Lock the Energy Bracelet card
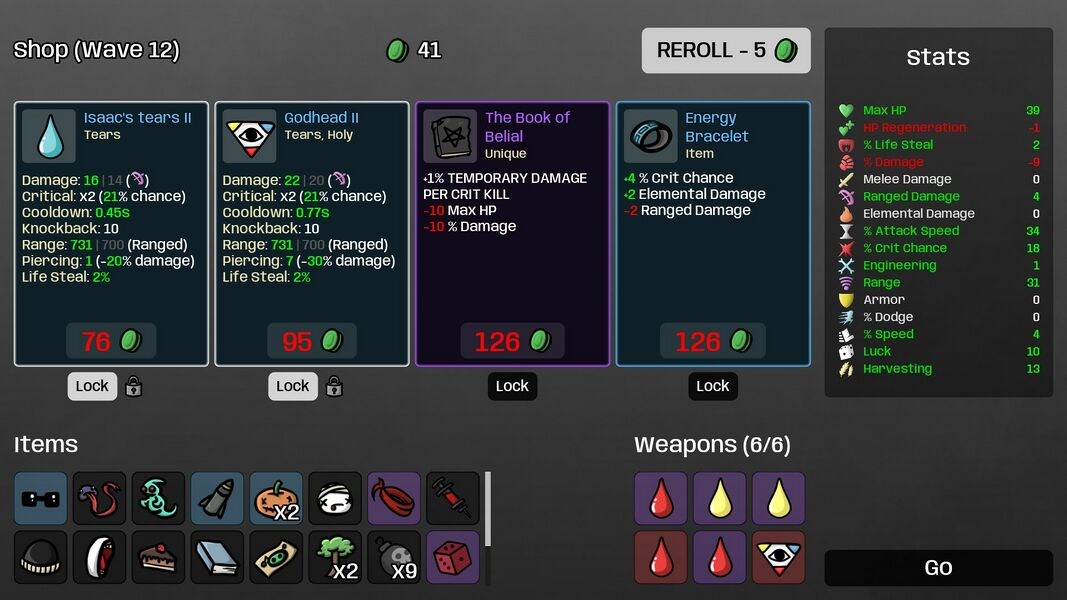 point(712,386)
